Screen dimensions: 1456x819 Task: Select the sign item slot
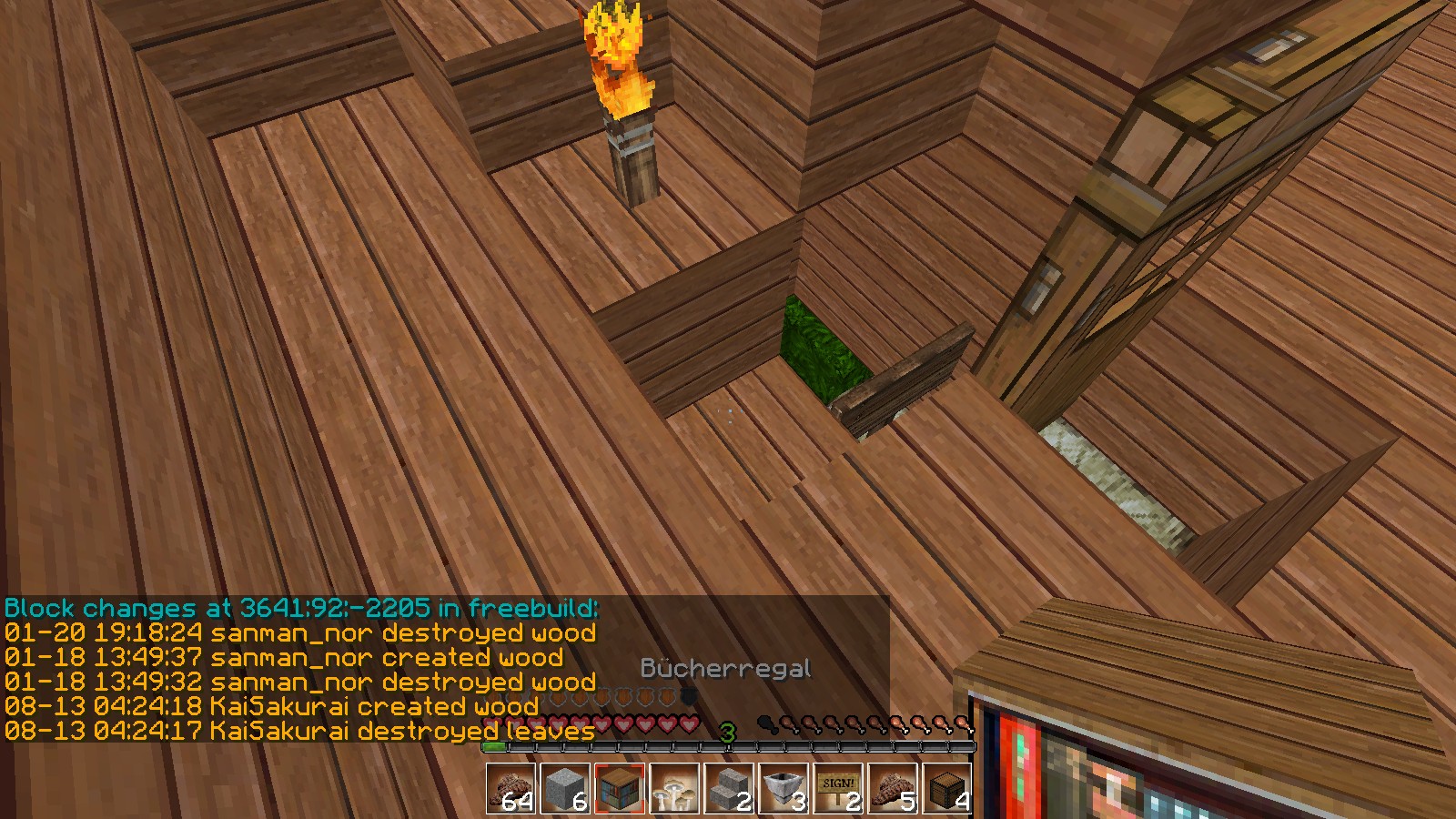(x=838, y=787)
